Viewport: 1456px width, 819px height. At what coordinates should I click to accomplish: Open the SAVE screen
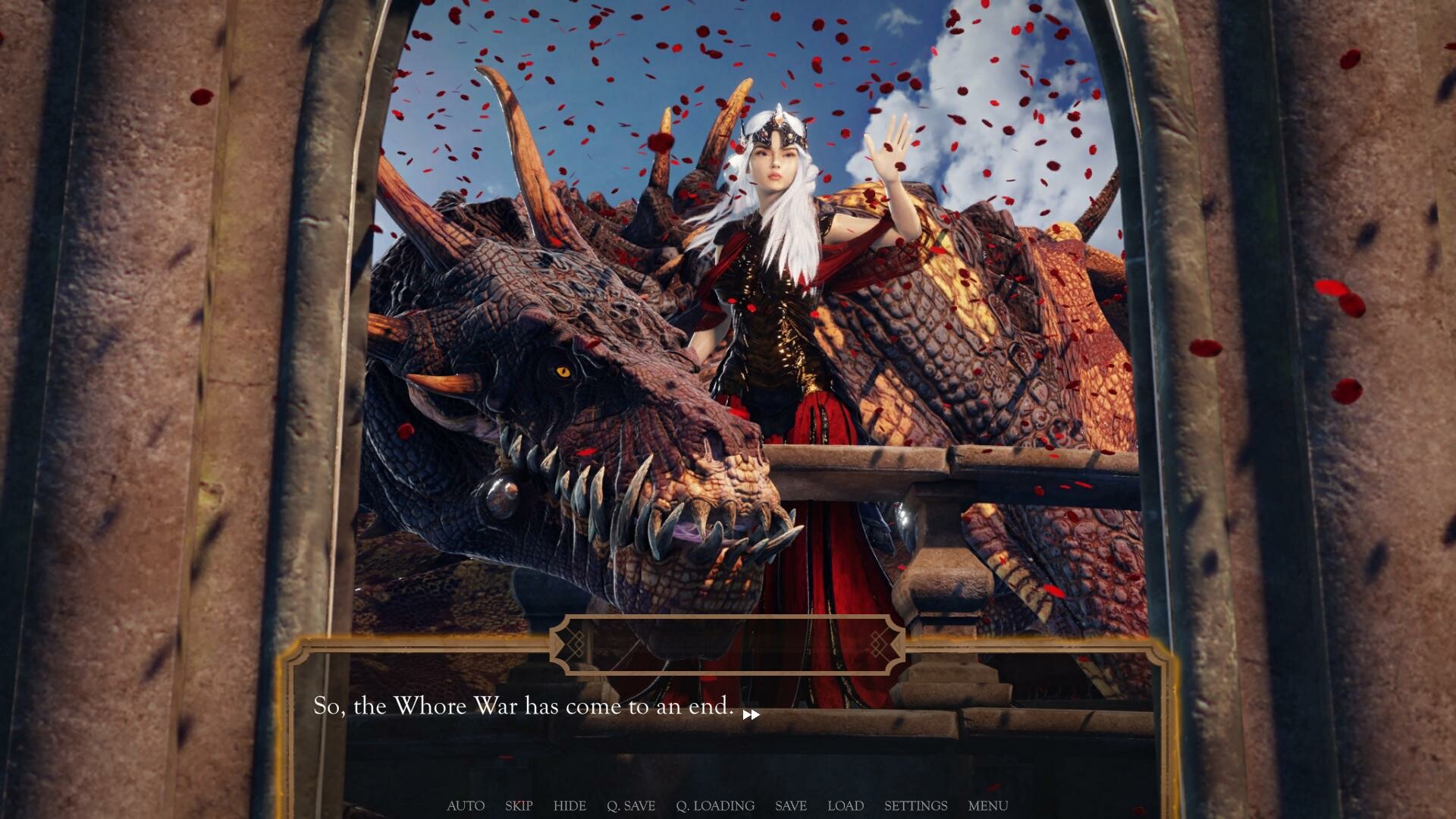point(790,806)
